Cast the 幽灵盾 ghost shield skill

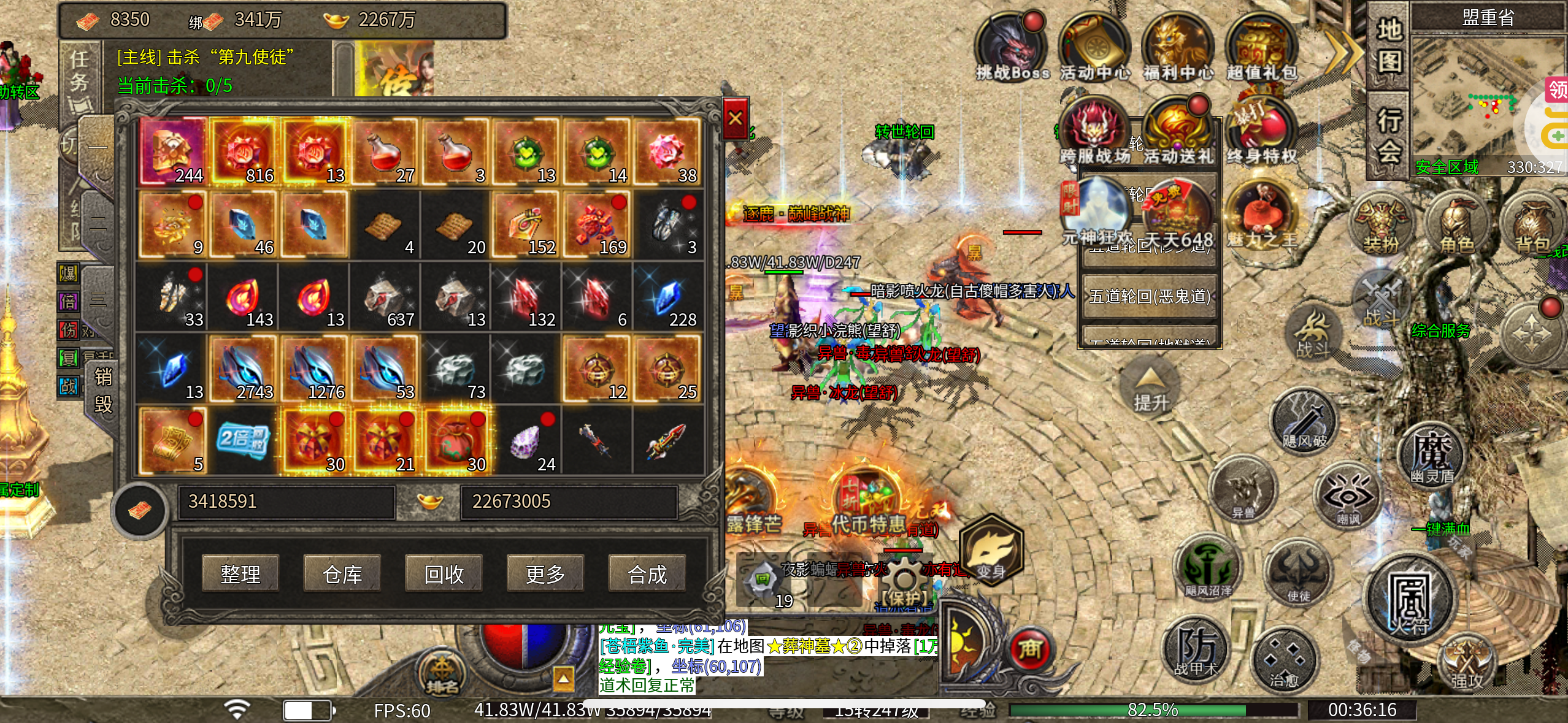click(1432, 455)
